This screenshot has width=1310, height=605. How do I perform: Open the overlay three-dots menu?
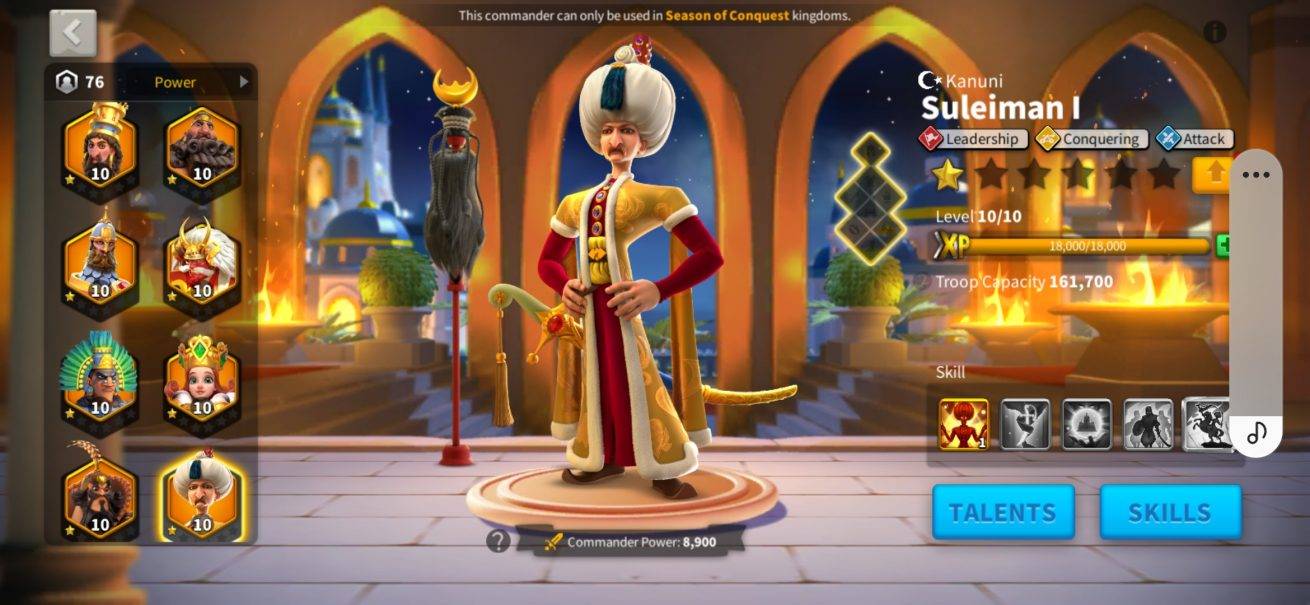pyautogui.click(x=1255, y=175)
